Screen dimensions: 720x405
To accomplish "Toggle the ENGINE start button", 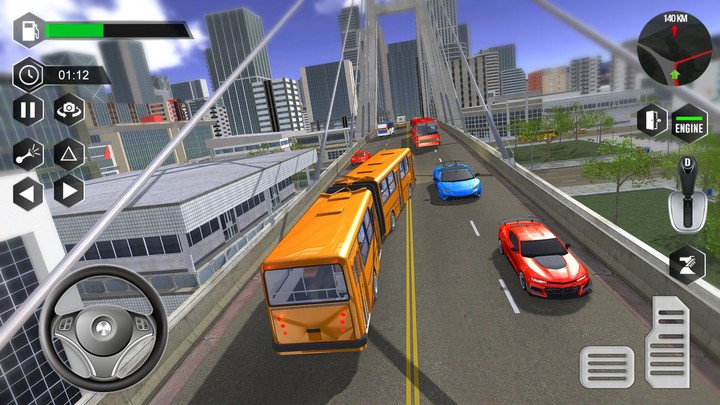I will click(x=689, y=122).
